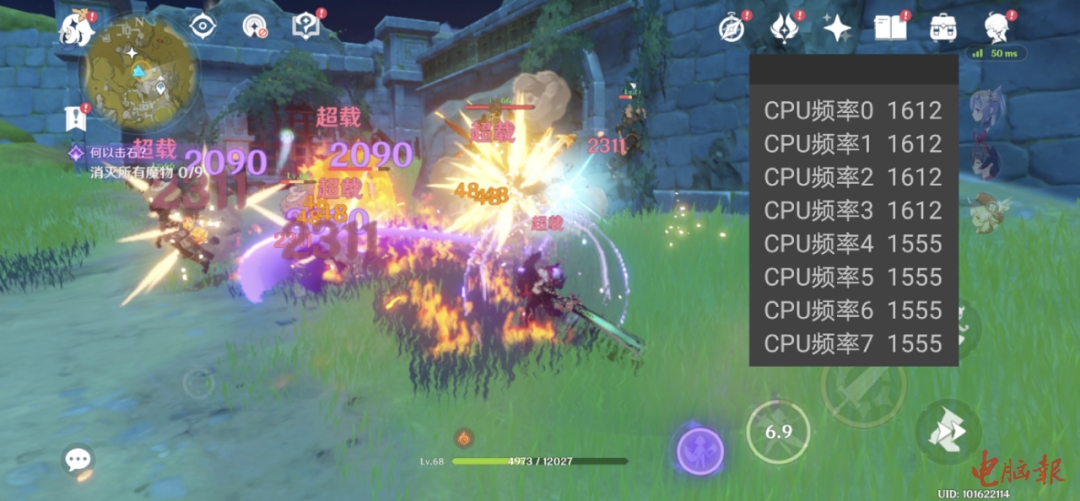Open the quest book icon beside the minimap
This screenshot has width=1080, height=501.
pyautogui.click(x=305, y=27)
